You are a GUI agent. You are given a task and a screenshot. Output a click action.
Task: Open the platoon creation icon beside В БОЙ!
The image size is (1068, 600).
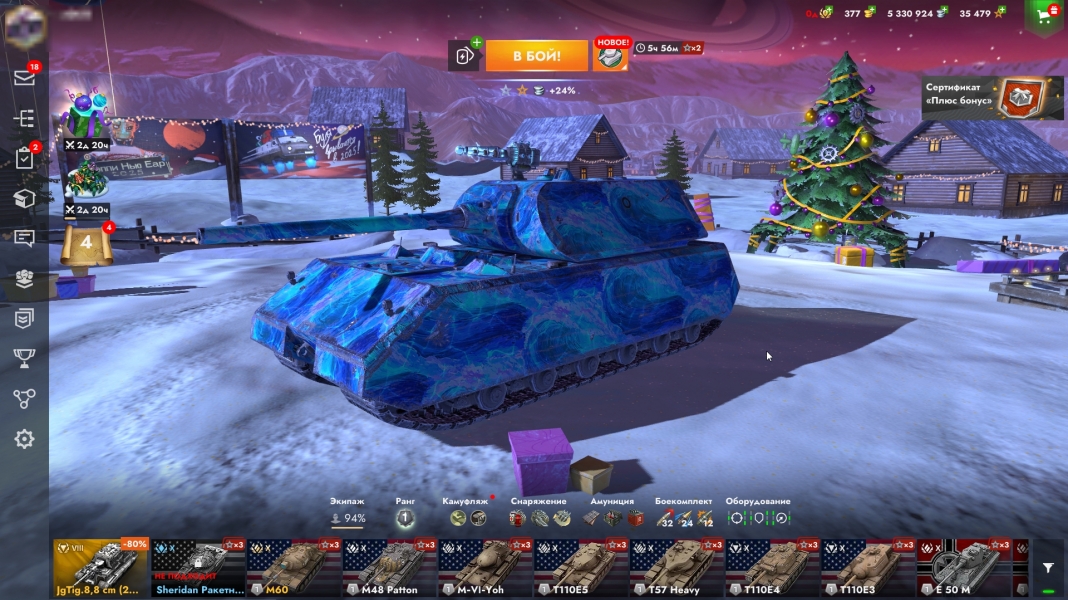tap(465, 56)
